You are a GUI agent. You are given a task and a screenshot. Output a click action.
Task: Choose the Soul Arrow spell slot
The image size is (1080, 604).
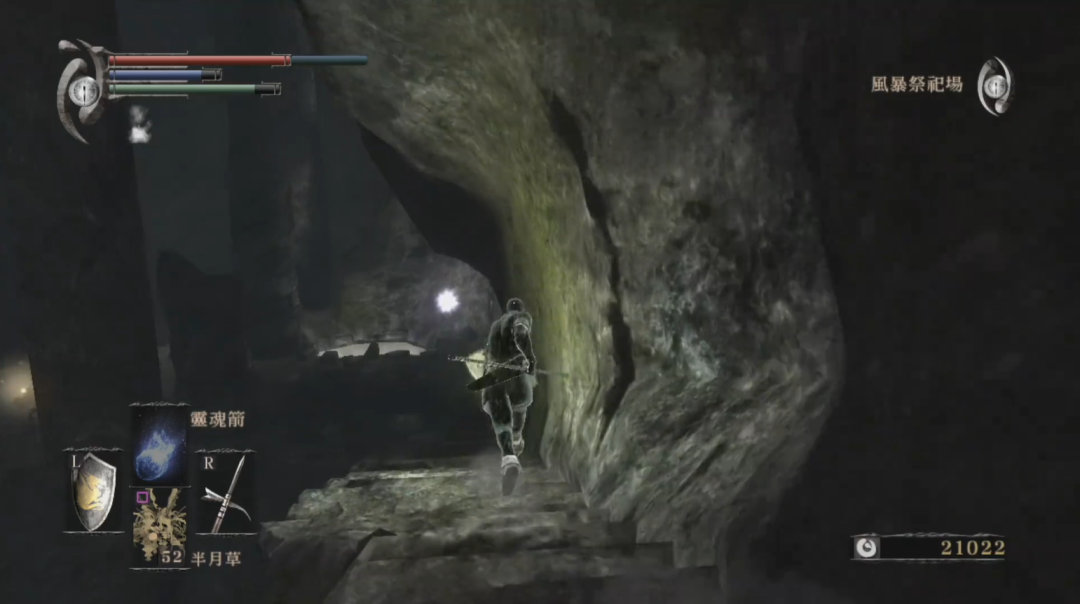point(159,443)
